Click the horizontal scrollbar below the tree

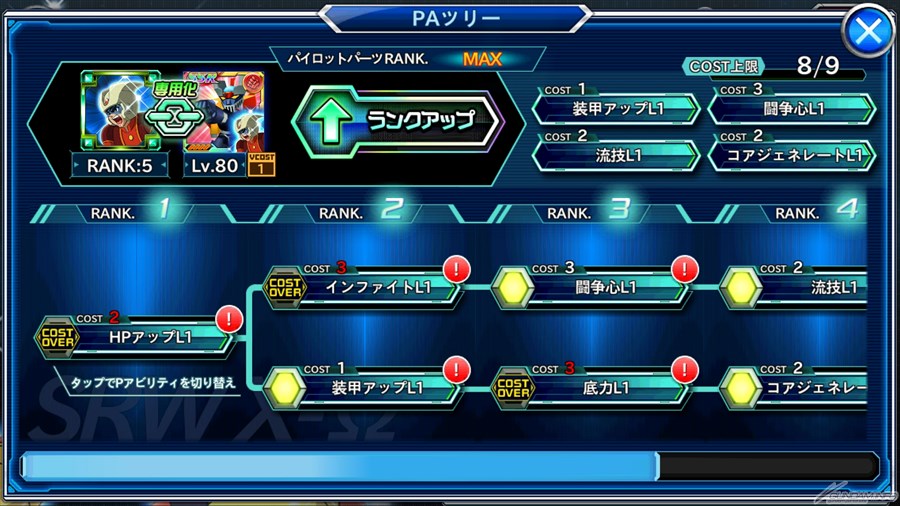point(450,465)
